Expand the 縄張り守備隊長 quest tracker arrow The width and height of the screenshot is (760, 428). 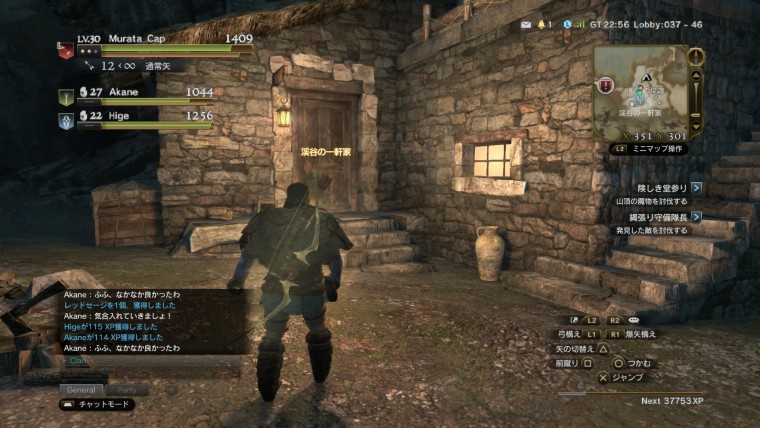tap(696, 216)
